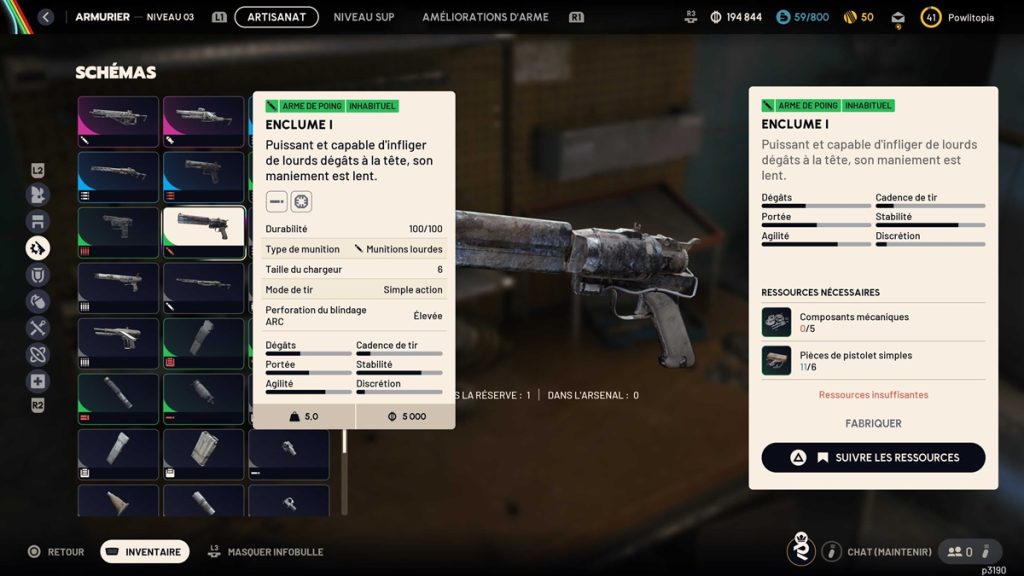The height and width of the screenshot is (576, 1024).
Task: Open the plus-sign medical category icon
Action: [38, 381]
